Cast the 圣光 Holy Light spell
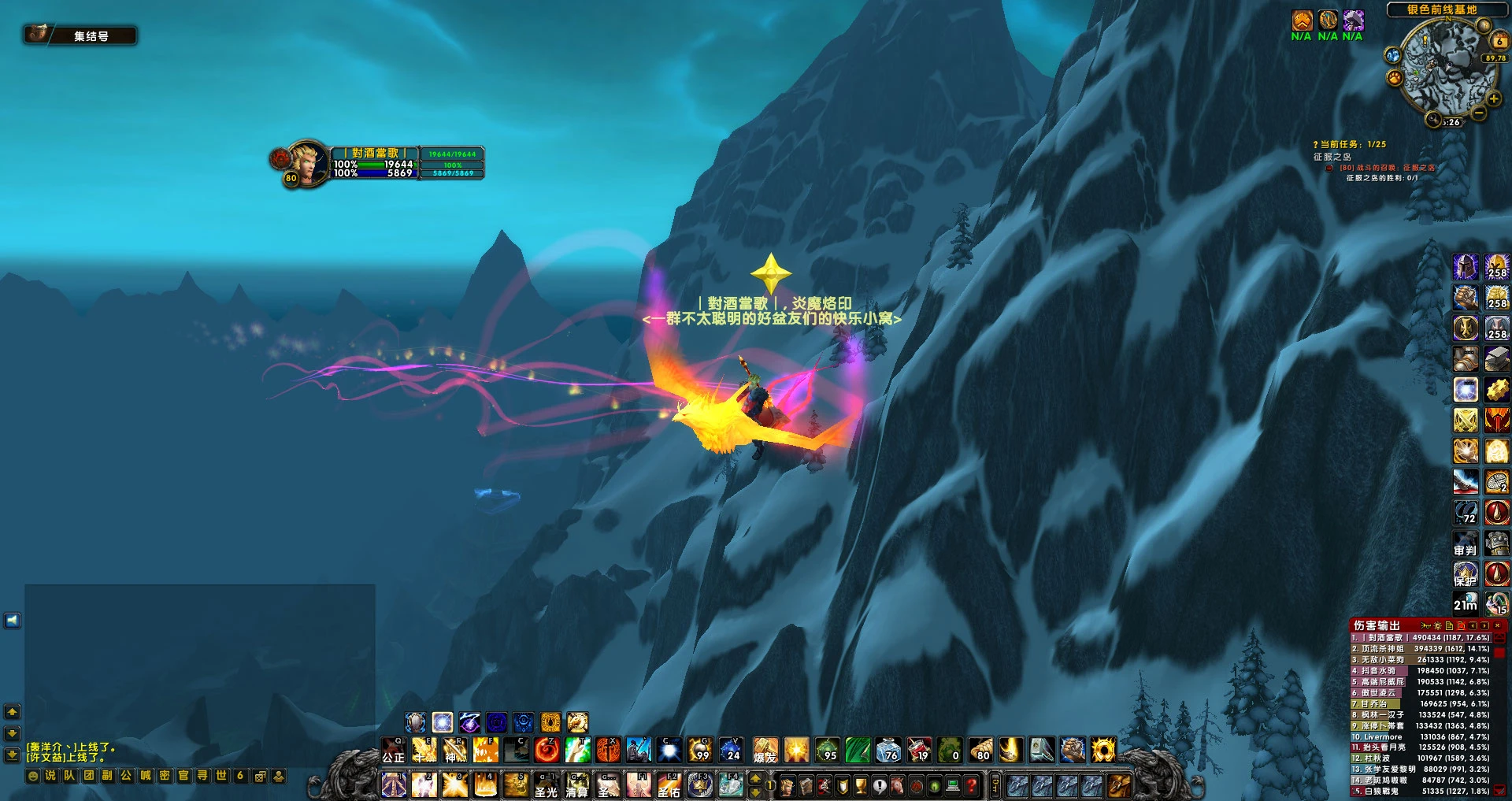1512x801 pixels. coord(546,785)
